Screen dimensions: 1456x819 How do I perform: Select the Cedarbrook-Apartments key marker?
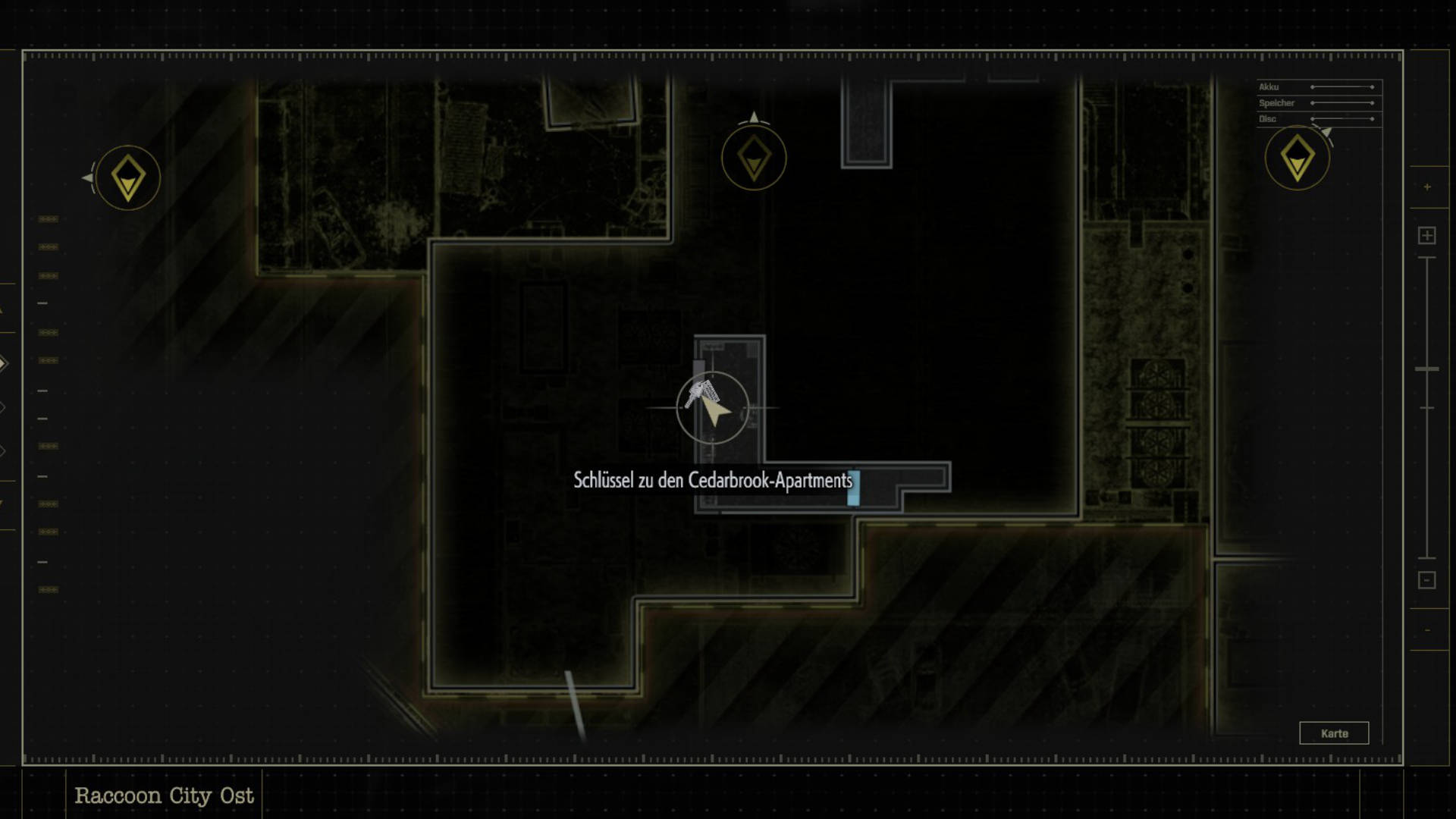coord(702,394)
